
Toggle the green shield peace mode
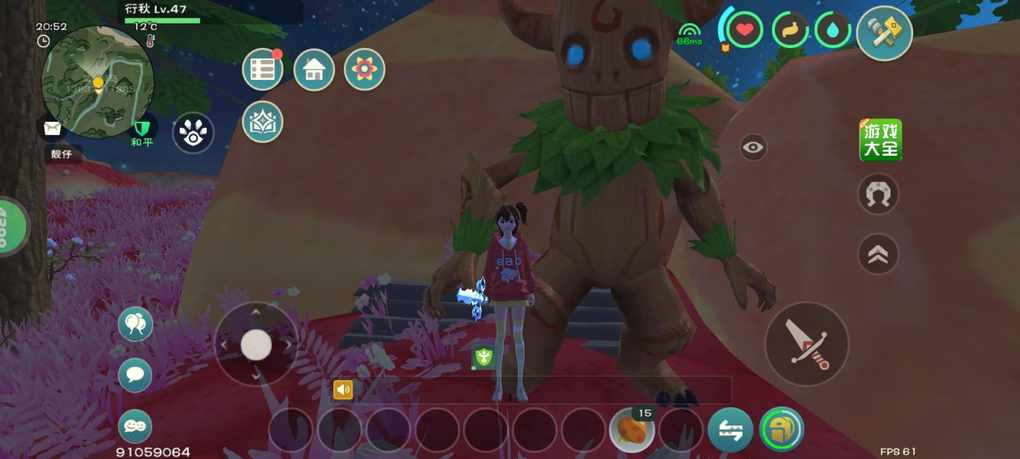click(141, 127)
